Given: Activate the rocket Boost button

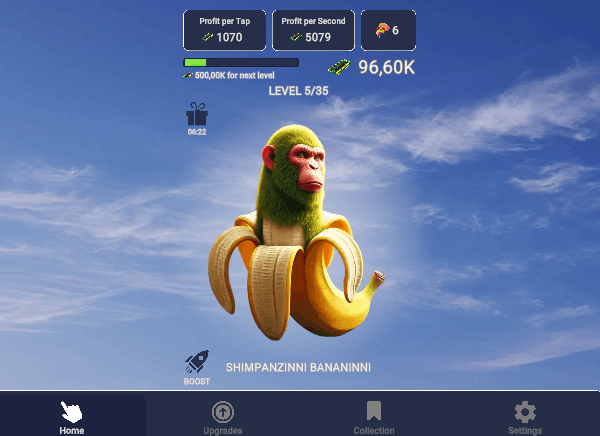Looking at the screenshot, I should (x=197, y=366).
